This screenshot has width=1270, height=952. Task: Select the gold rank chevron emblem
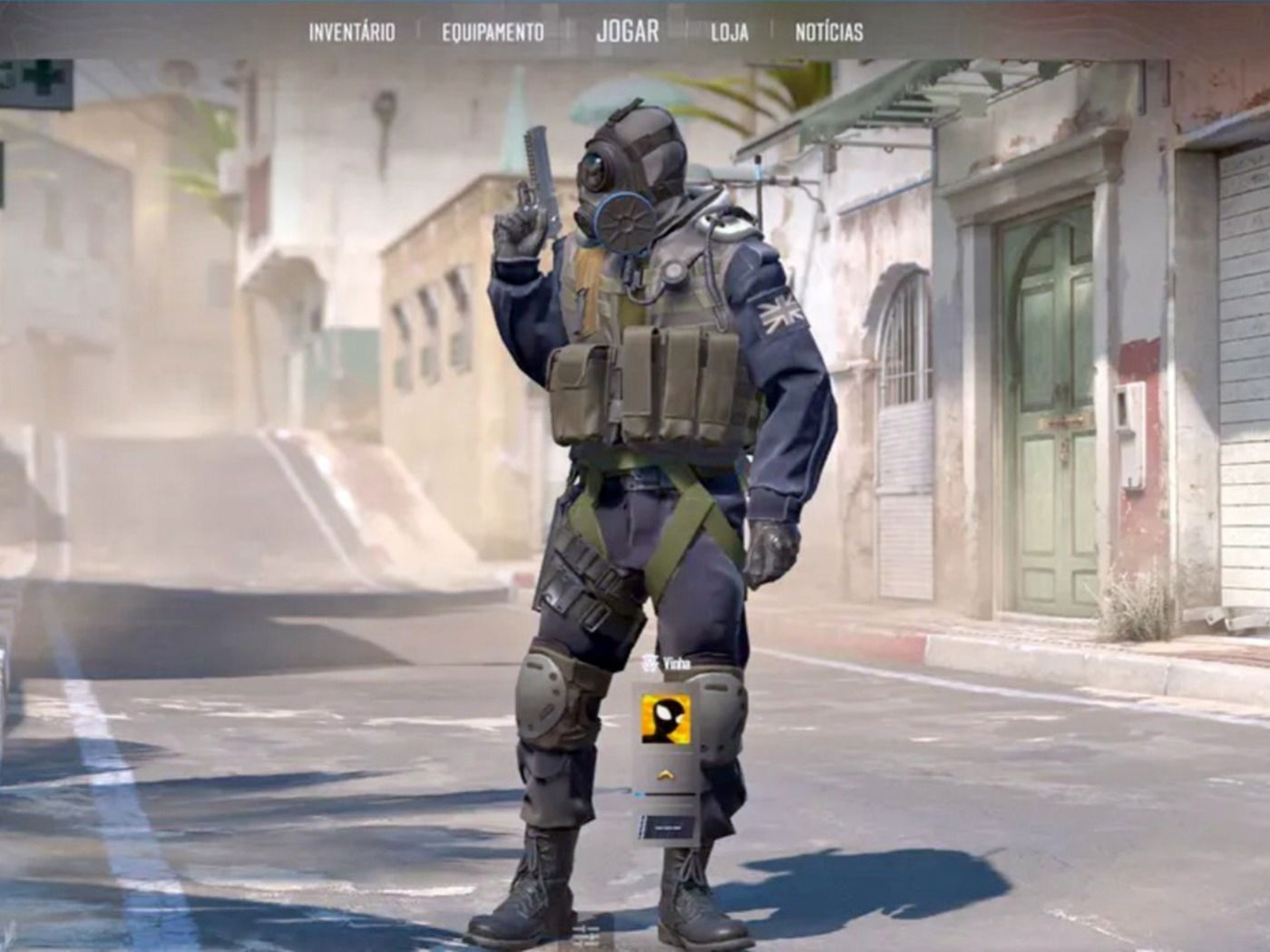pos(665,775)
